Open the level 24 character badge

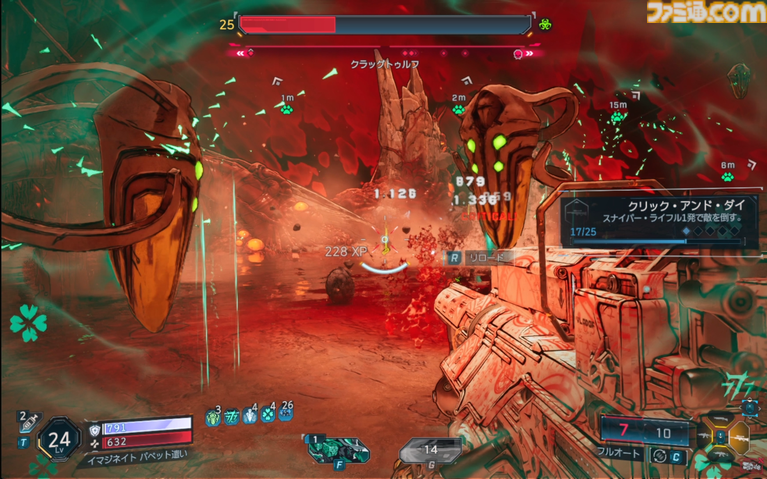(60, 437)
